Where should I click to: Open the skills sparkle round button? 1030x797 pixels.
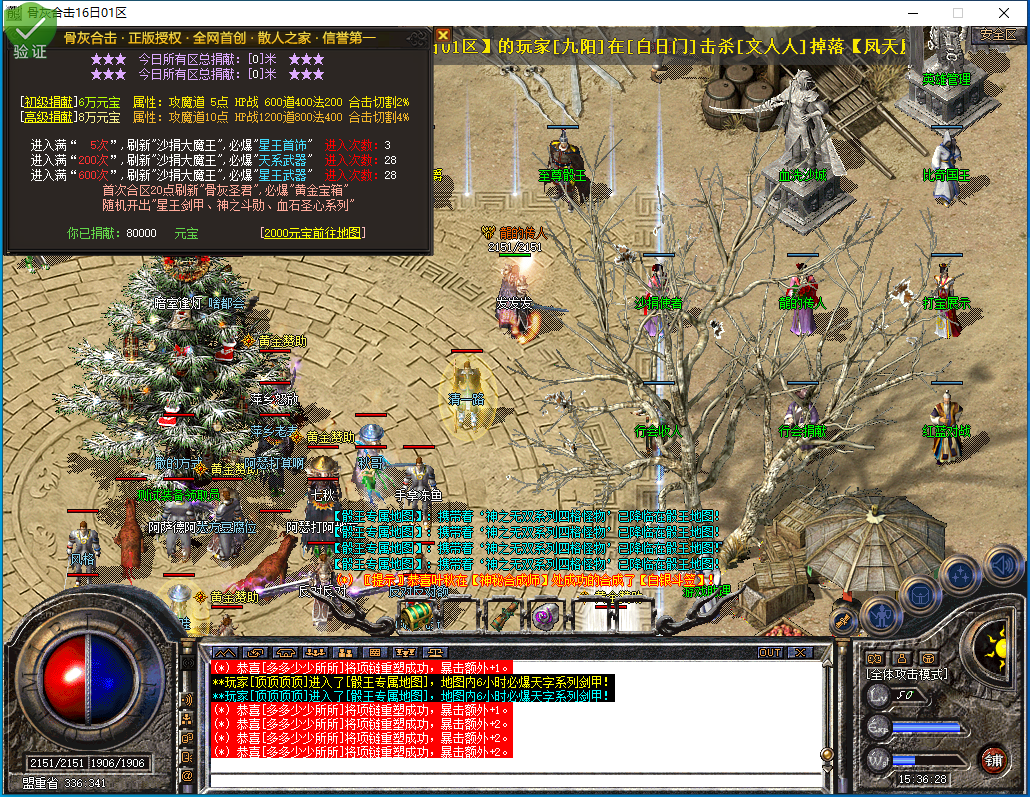pyautogui.click(x=961, y=574)
